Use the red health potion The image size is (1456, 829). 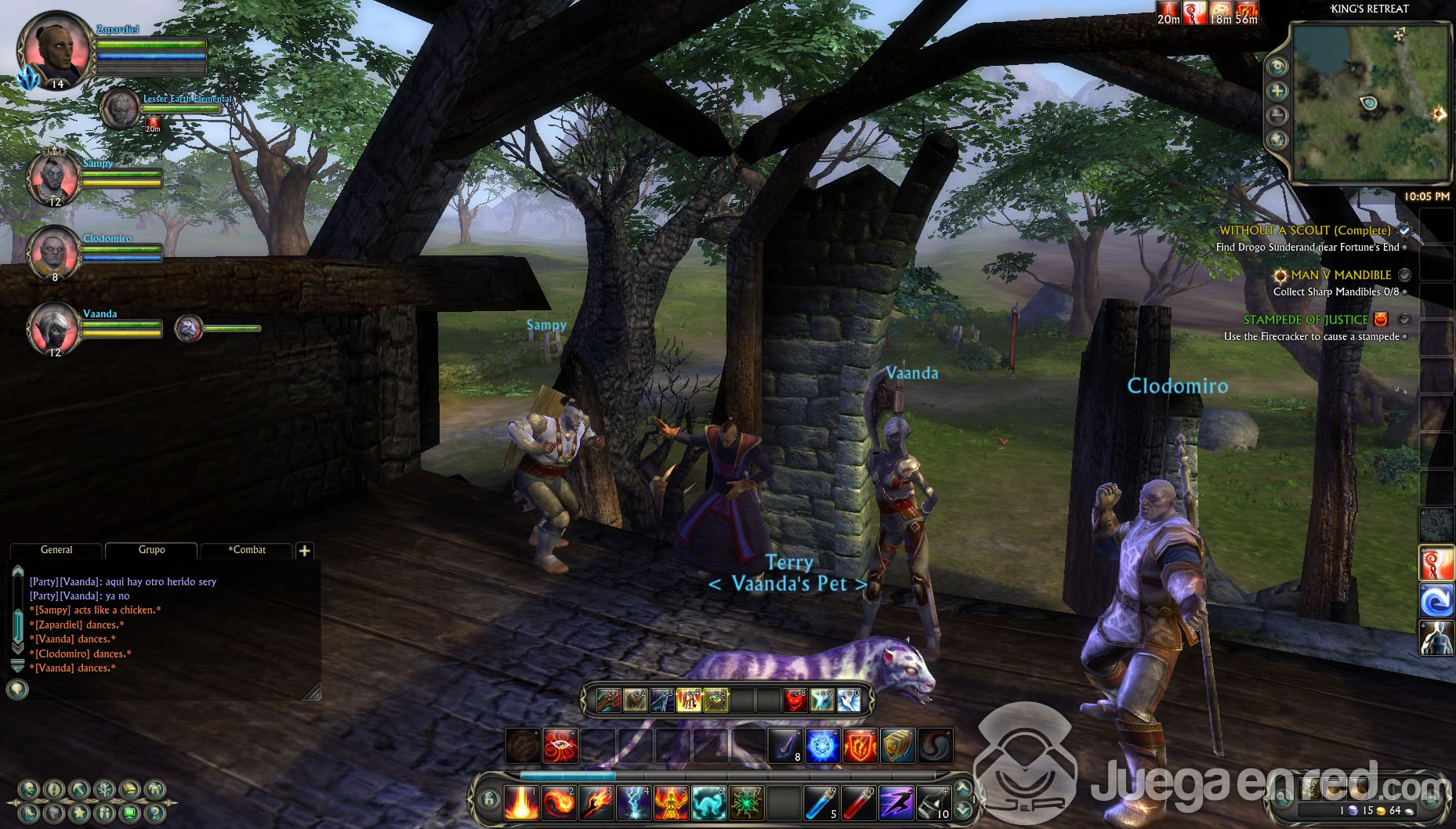[x=859, y=802]
